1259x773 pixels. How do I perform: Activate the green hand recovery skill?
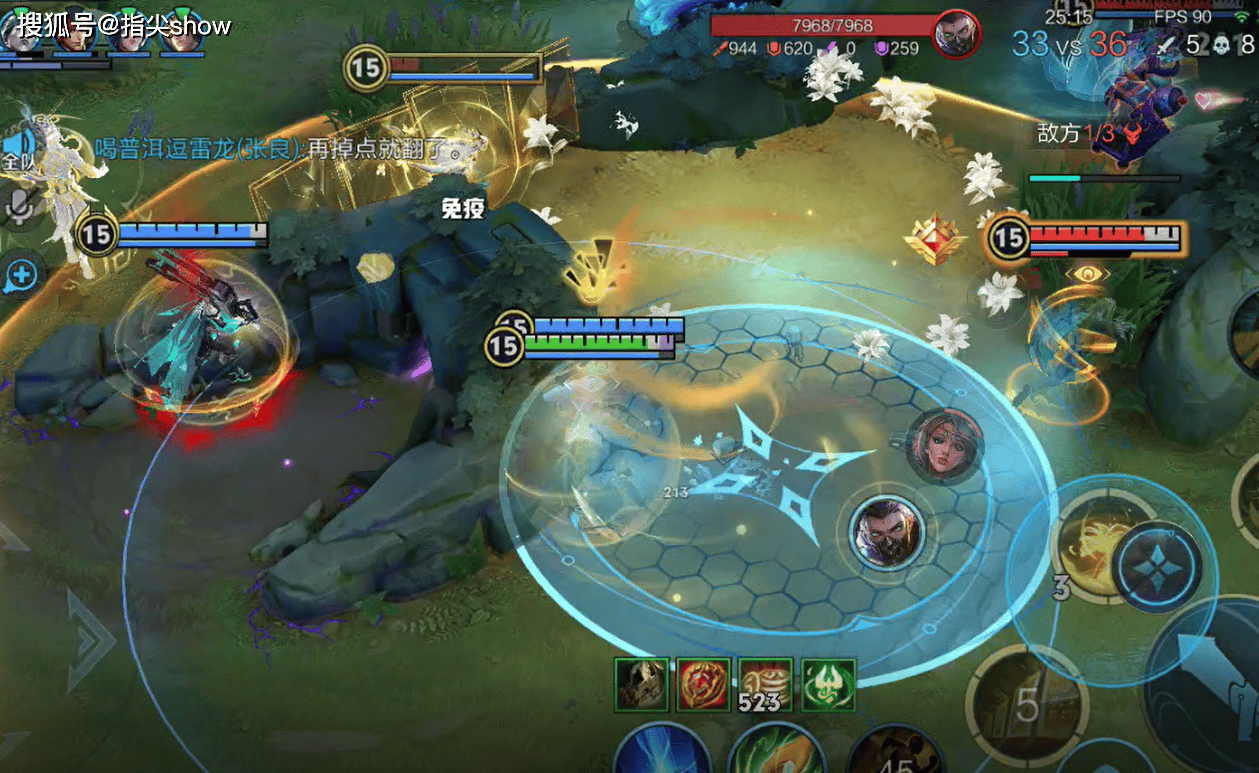[777, 752]
